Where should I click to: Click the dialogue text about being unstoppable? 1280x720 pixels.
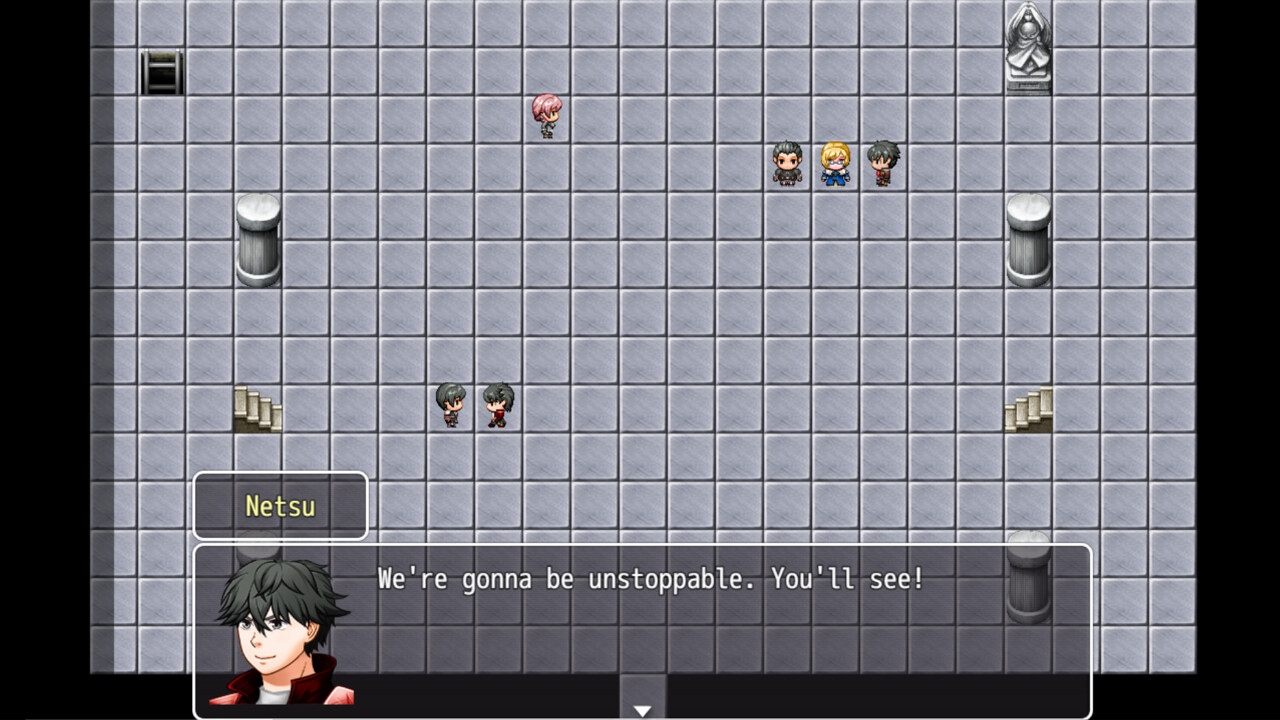[x=648, y=578]
